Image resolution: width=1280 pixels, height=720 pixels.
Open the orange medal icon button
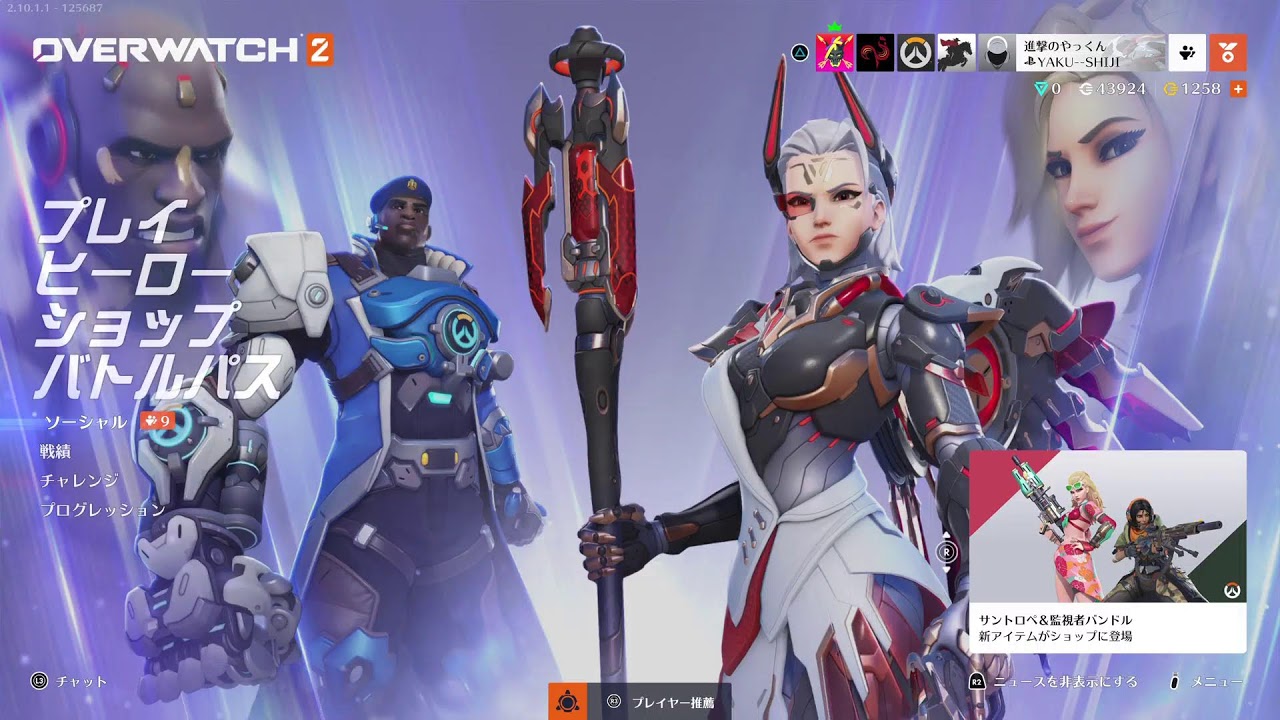click(x=1227, y=53)
